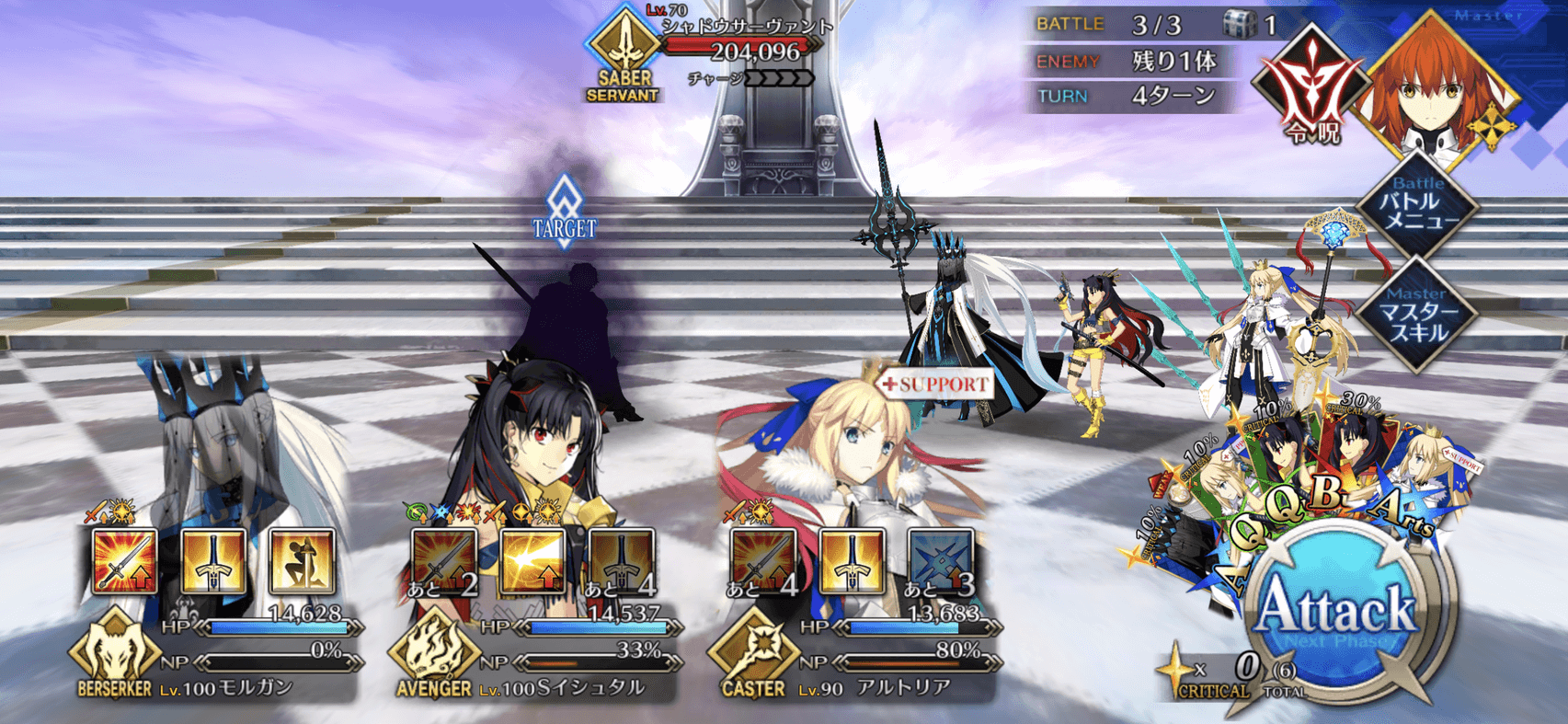Select S Ishtar's sword skill with 2-turn cooldown

click(x=444, y=560)
